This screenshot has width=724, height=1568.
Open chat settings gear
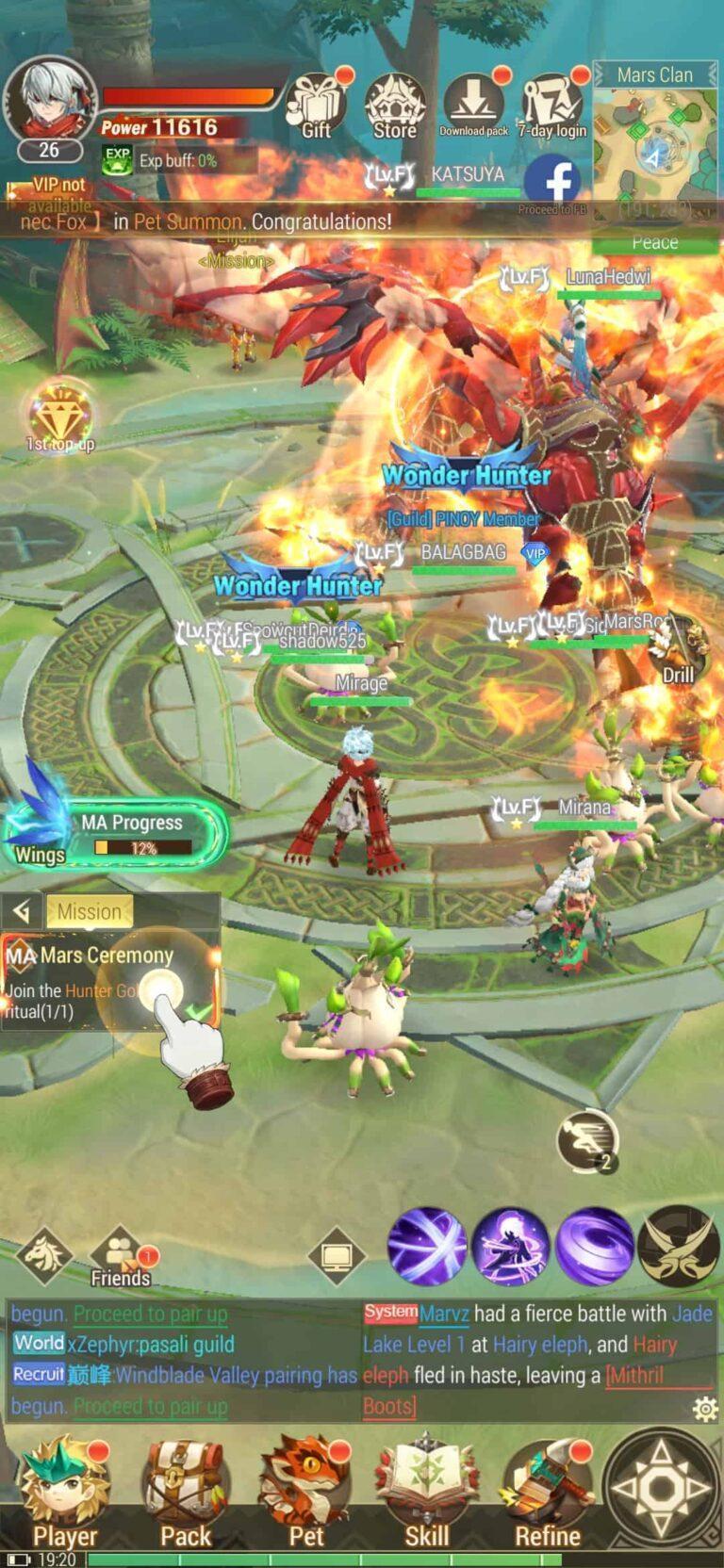pyautogui.click(x=703, y=1408)
